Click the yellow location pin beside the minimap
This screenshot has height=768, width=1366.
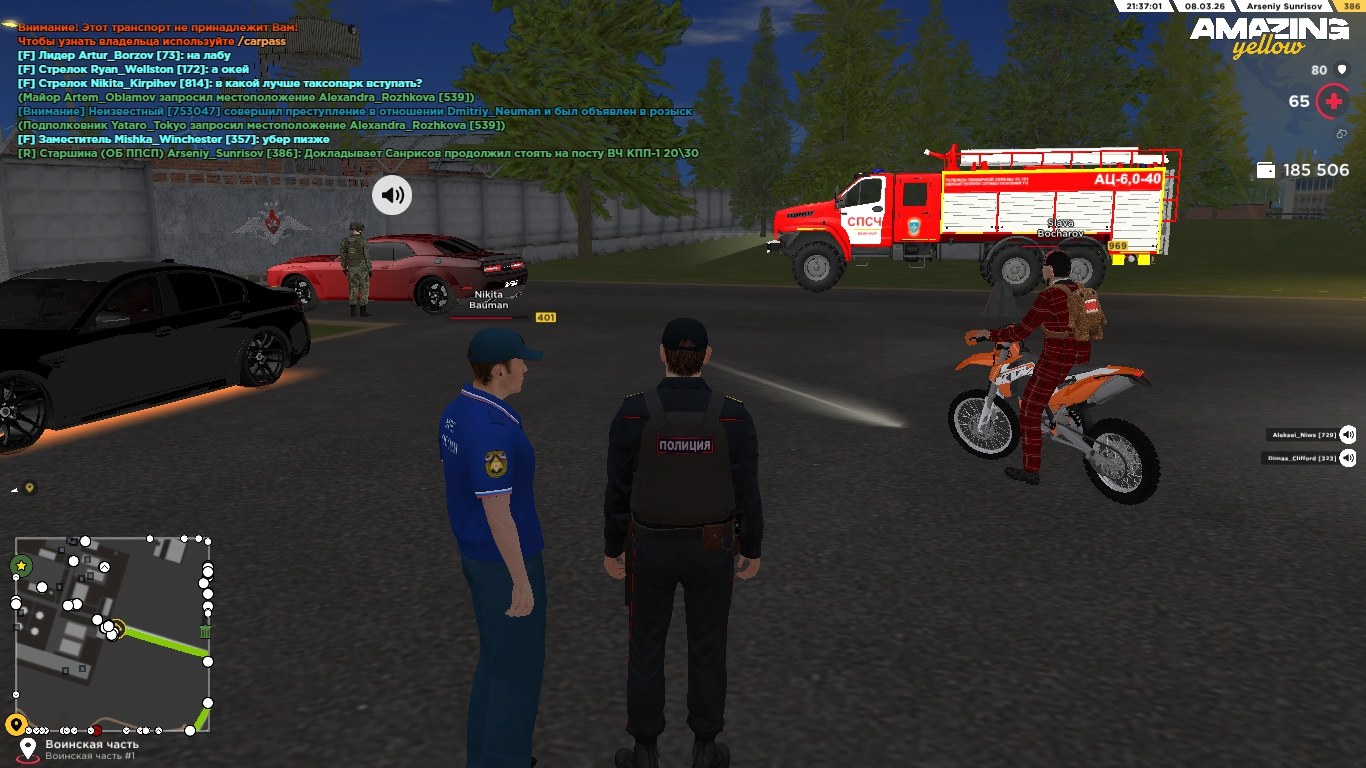15,725
